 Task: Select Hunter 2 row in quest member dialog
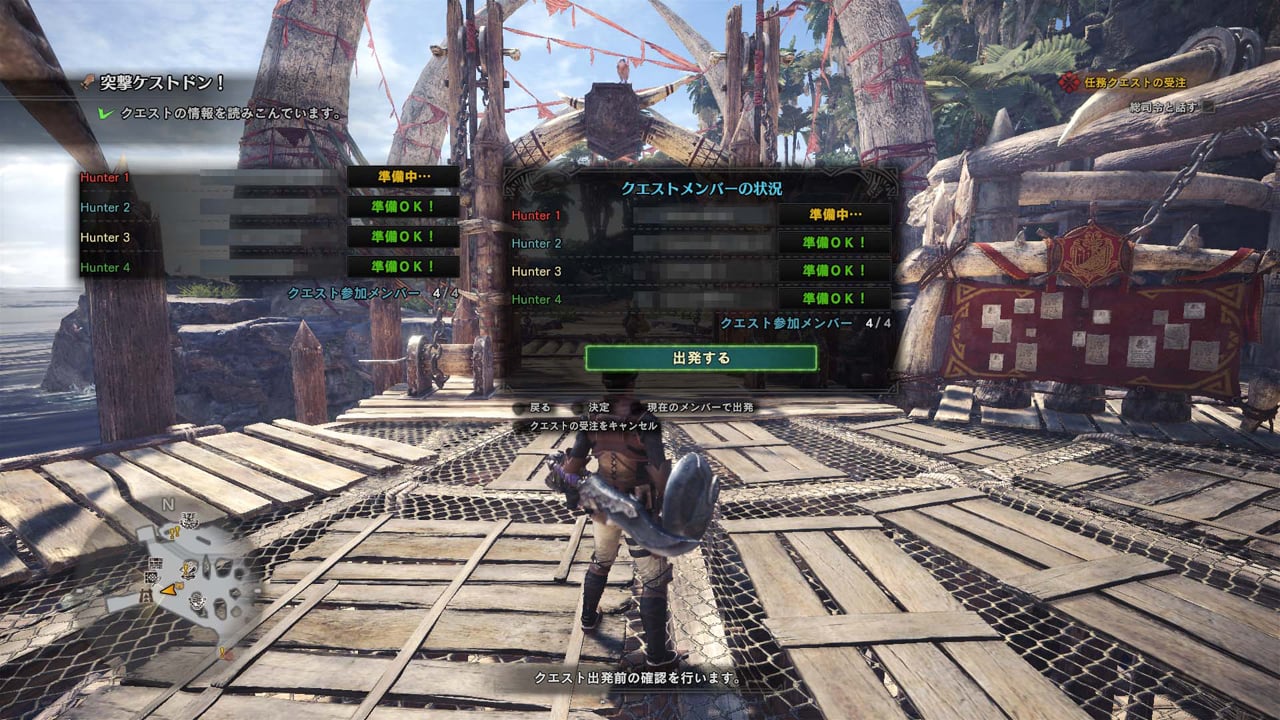point(700,243)
